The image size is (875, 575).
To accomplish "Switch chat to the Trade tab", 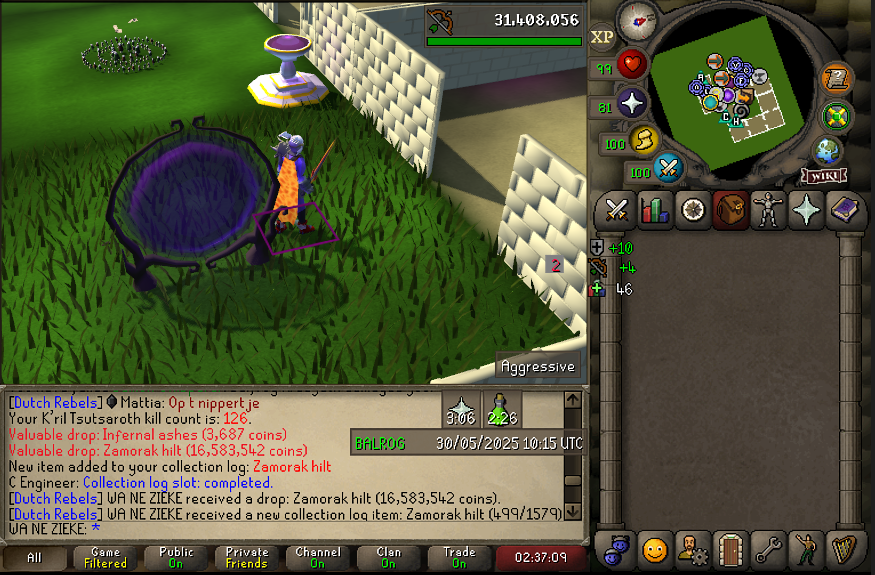I will pyautogui.click(x=459, y=558).
